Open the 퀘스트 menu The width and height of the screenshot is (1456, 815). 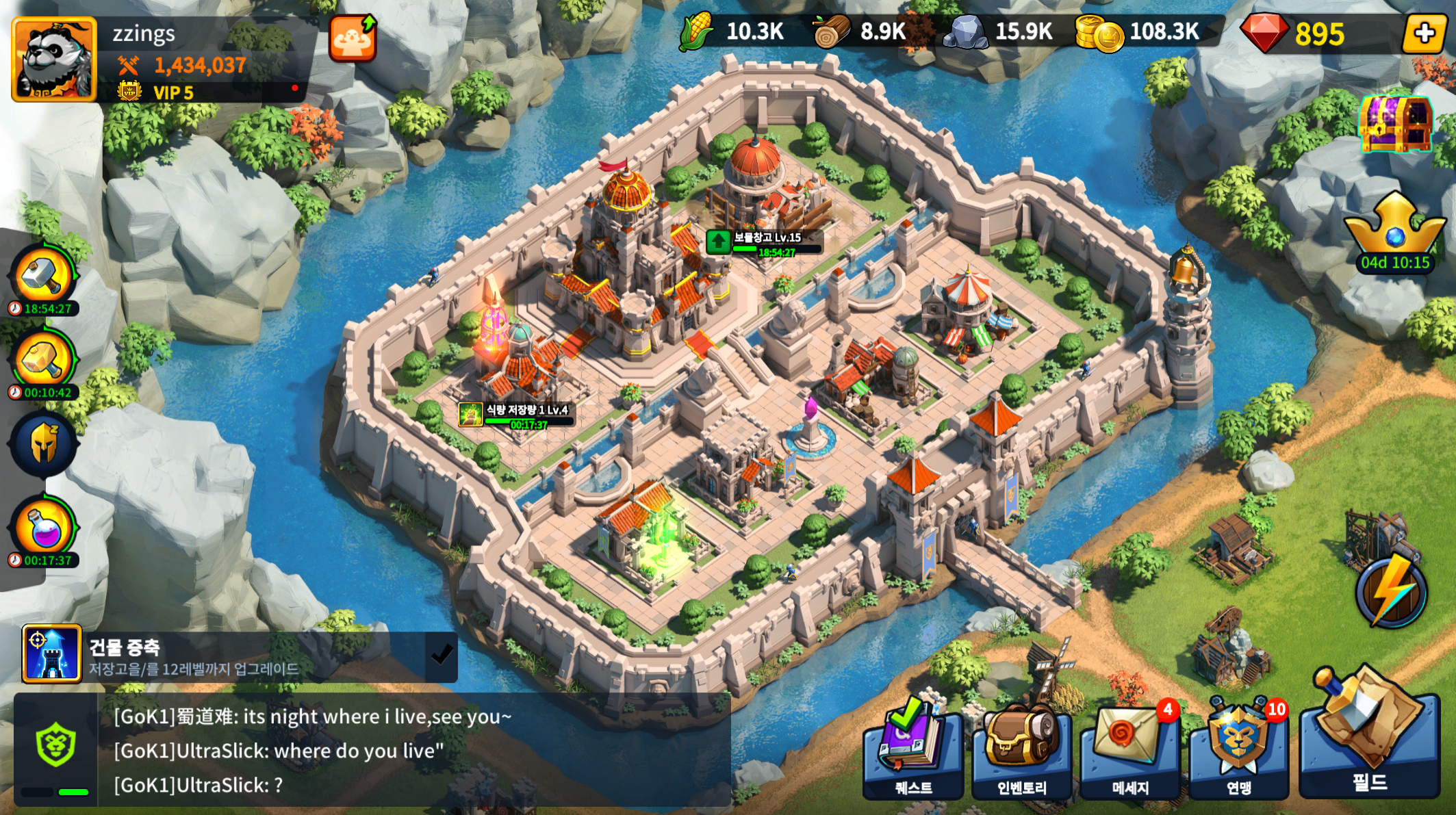pyautogui.click(x=913, y=753)
